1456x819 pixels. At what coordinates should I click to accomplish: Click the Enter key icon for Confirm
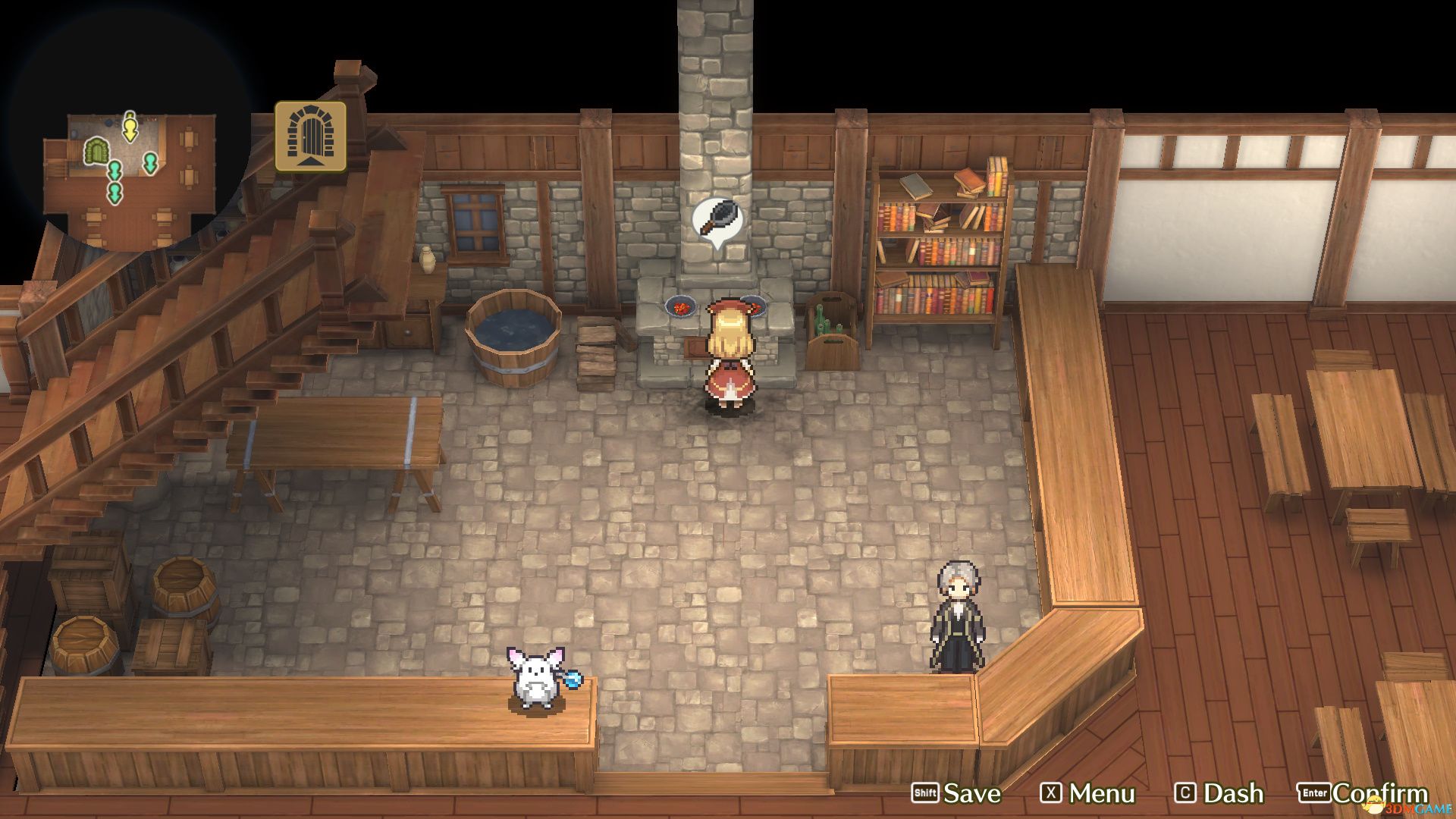coord(1313,793)
